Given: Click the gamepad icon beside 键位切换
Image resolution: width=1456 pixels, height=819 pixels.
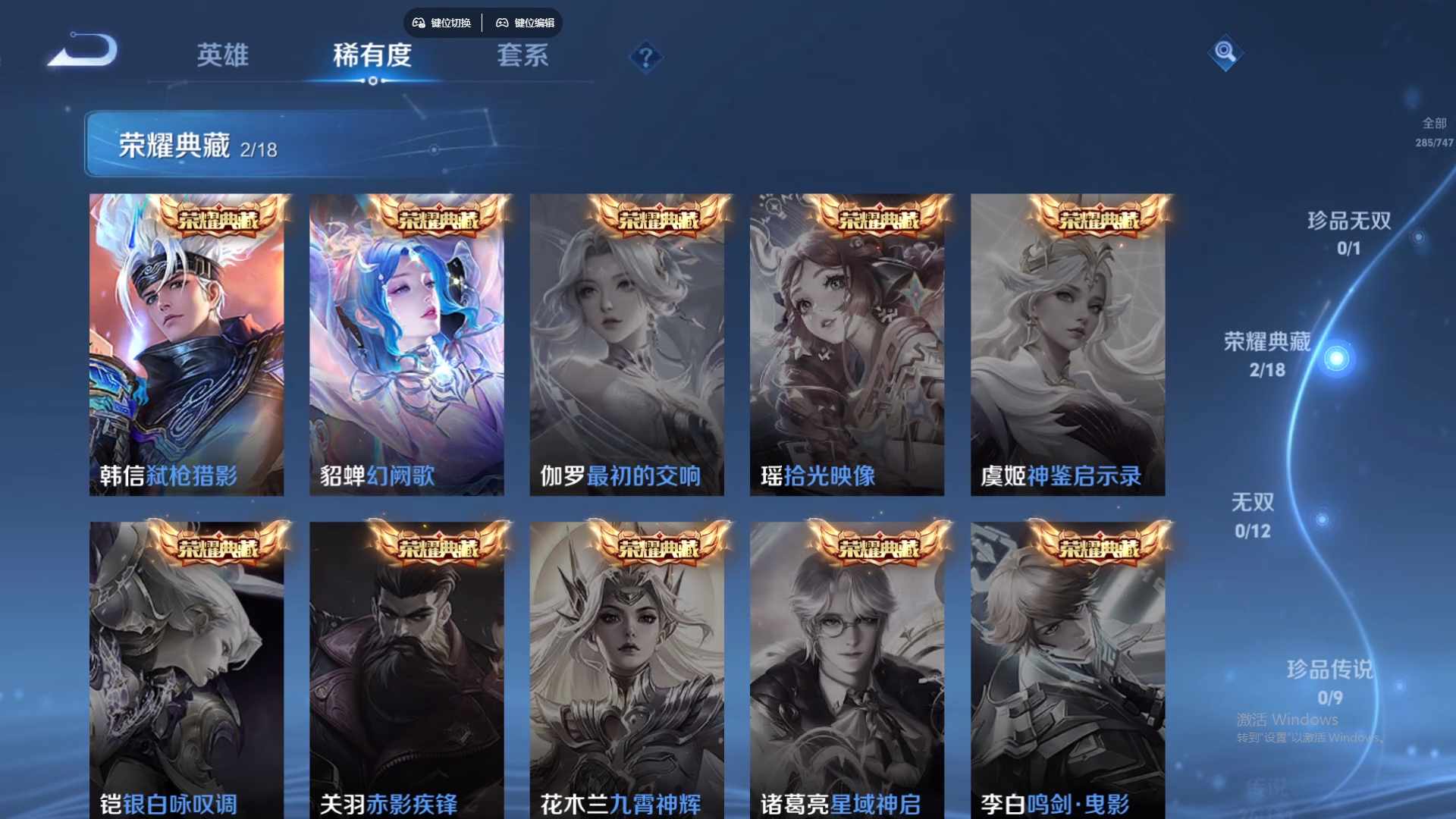Looking at the screenshot, I should pyautogui.click(x=418, y=23).
